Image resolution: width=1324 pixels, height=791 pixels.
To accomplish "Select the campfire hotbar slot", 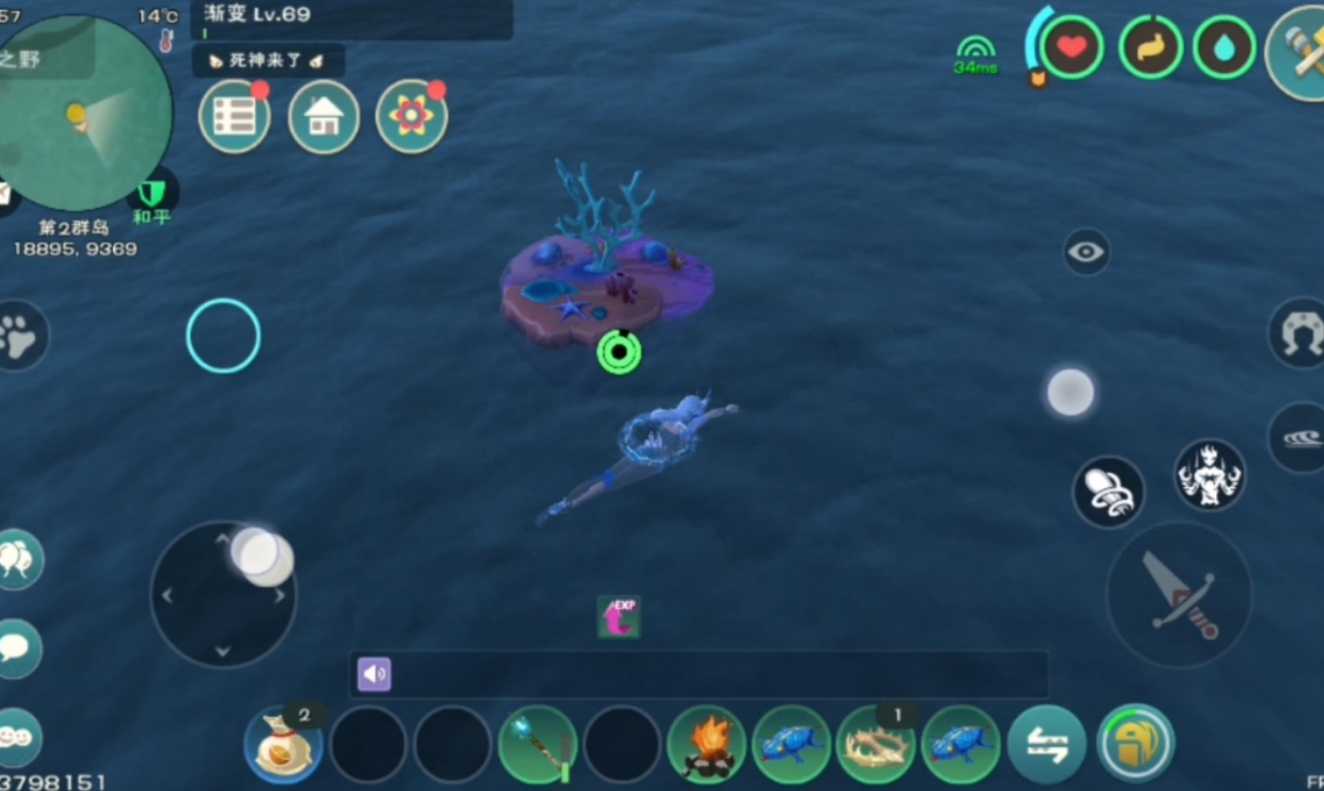I will click(x=707, y=745).
